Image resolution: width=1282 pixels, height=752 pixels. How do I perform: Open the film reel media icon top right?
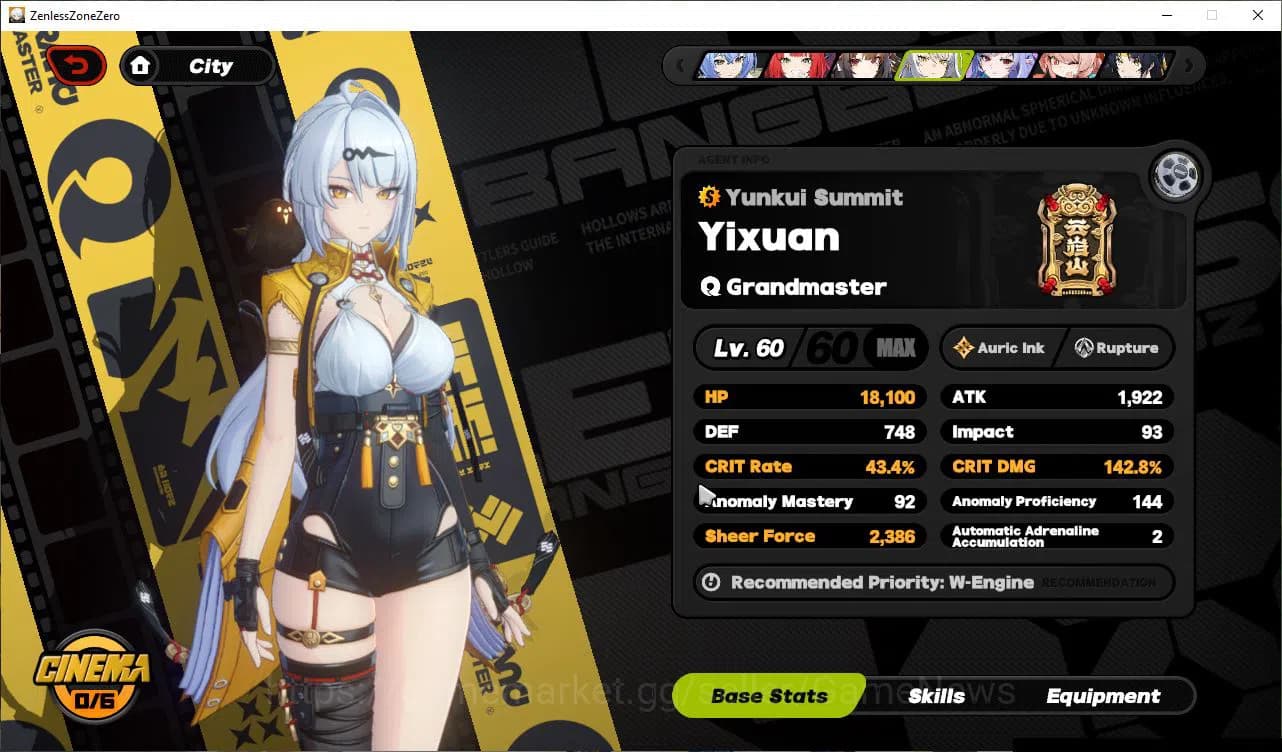[x=1176, y=174]
